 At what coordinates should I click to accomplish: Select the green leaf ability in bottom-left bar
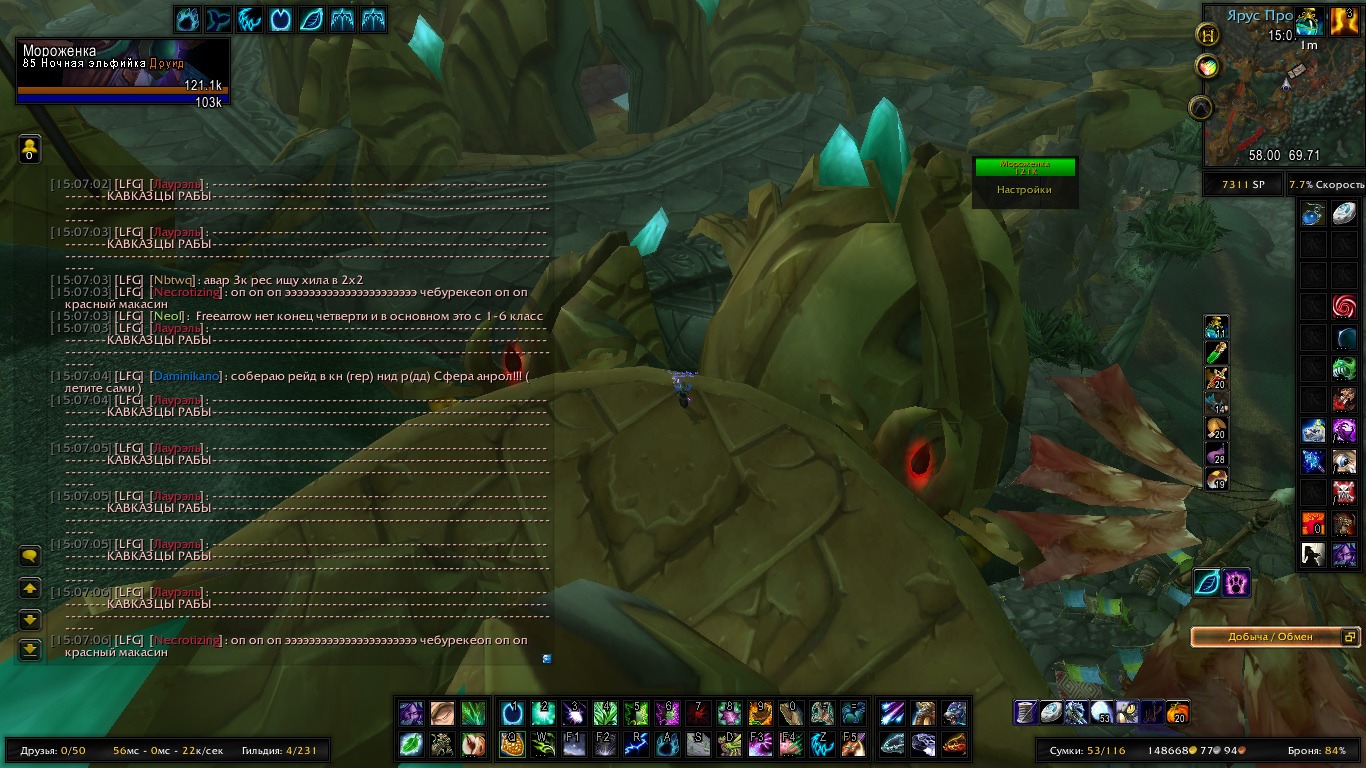point(411,744)
